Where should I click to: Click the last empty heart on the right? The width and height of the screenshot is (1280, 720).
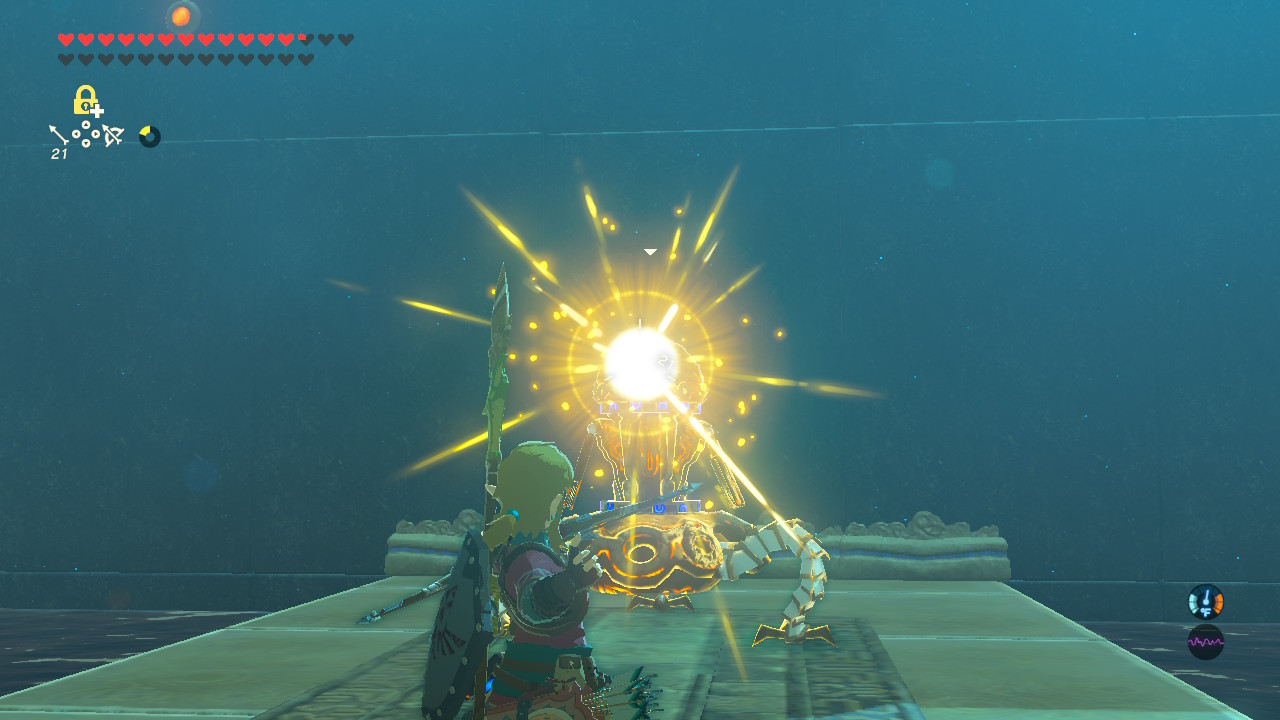pyautogui.click(x=345, y=40)
